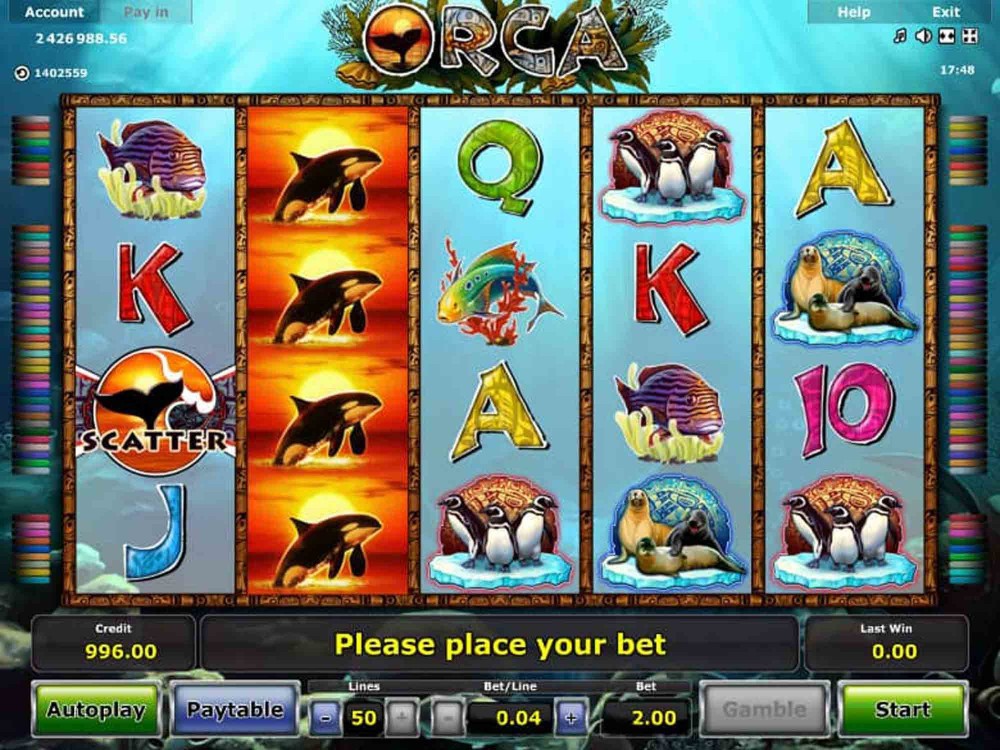Click the Gamble button

point(764,710)
